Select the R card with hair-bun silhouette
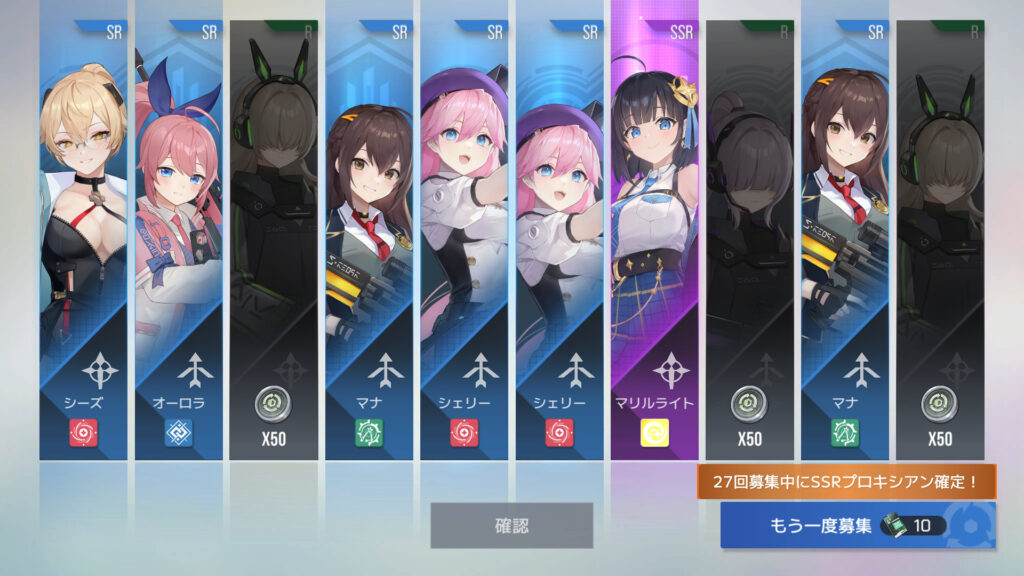This screenshot has width=1024, height=576. (749, 240)
